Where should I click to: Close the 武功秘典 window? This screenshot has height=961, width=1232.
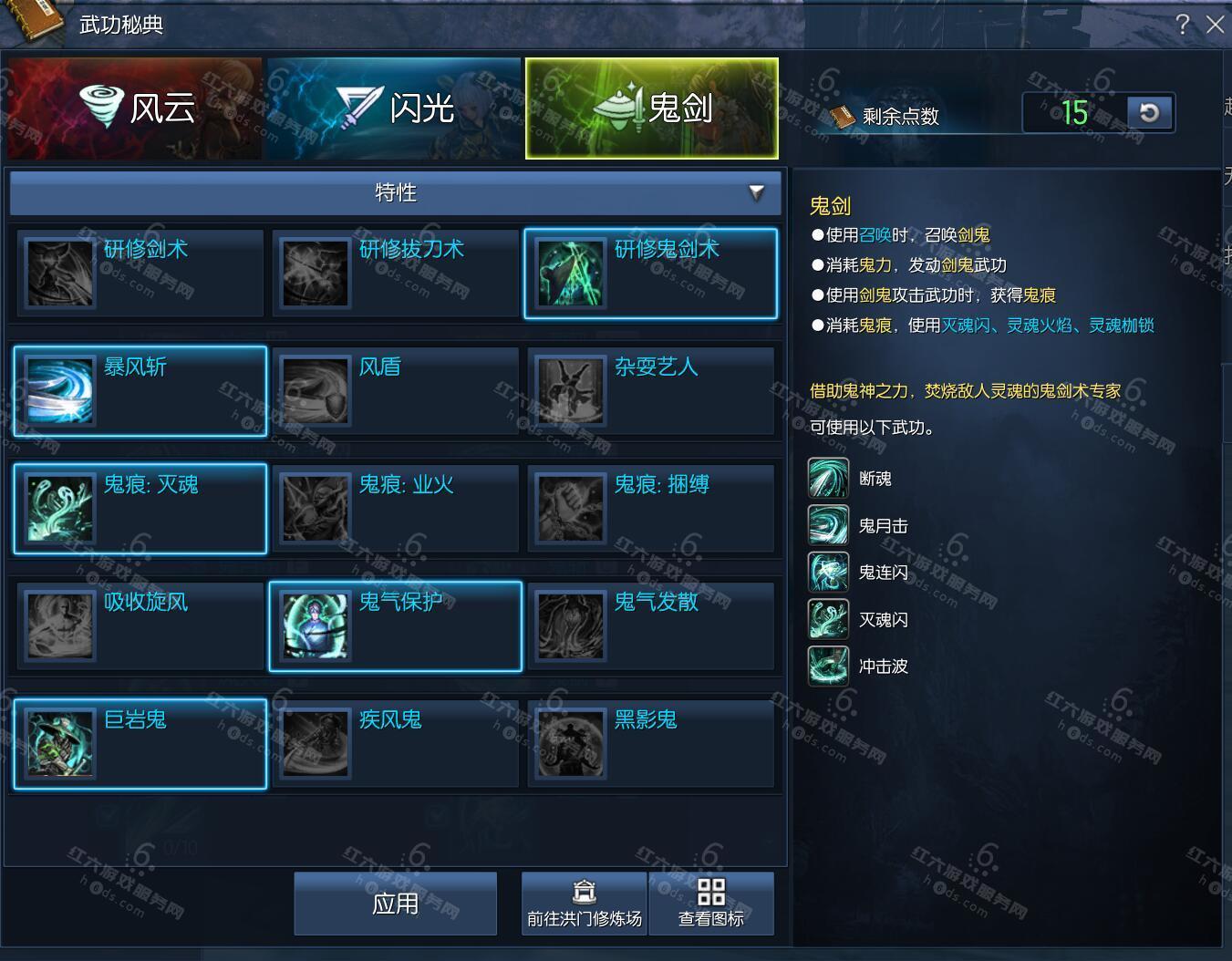click(1215, 25)
